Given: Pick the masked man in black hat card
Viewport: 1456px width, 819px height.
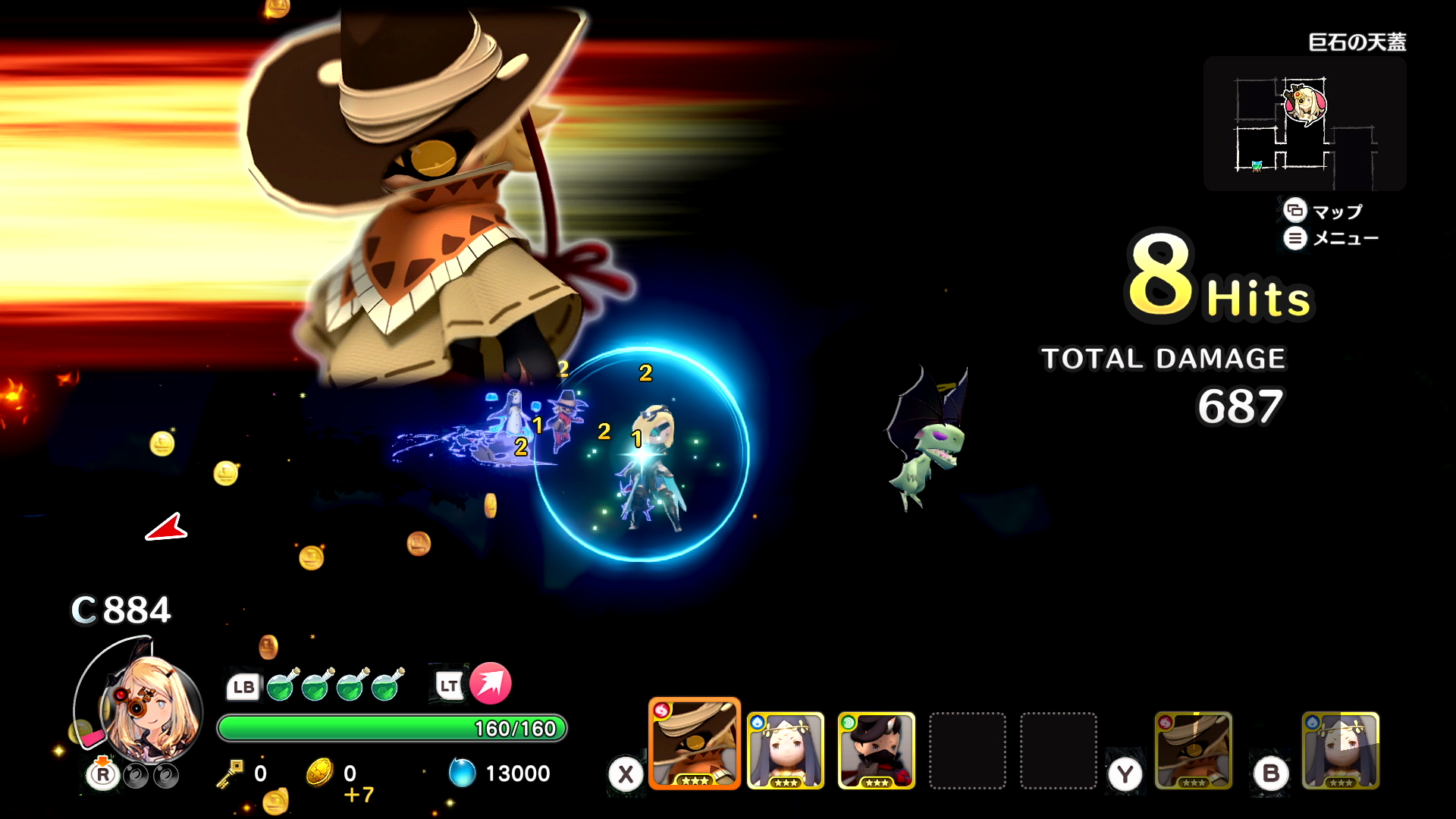Looking at the screenshot, I should pos(877,751).
